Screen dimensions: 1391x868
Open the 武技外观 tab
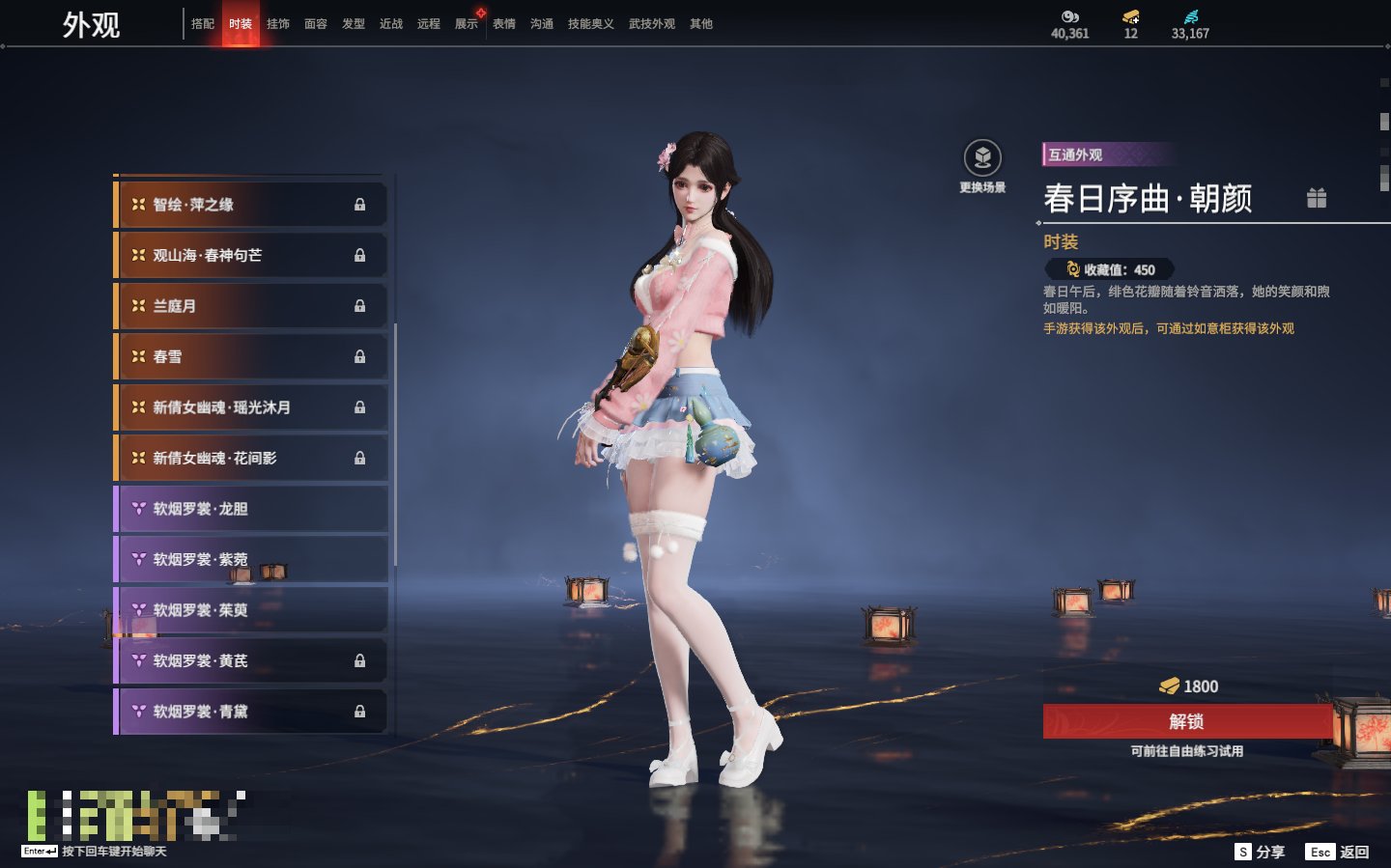pos(652,24)
